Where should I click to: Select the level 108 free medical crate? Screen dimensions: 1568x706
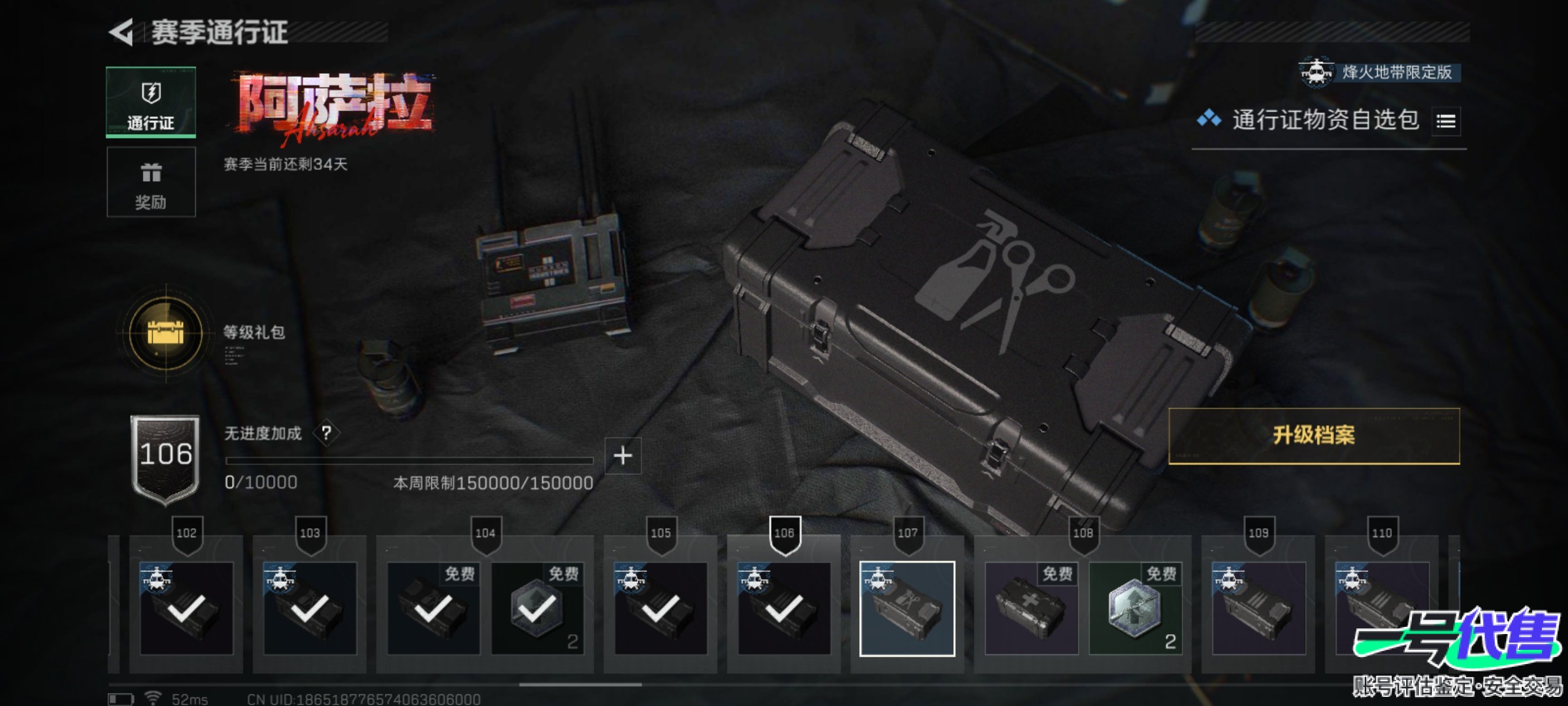click(x=1031, y=609)
